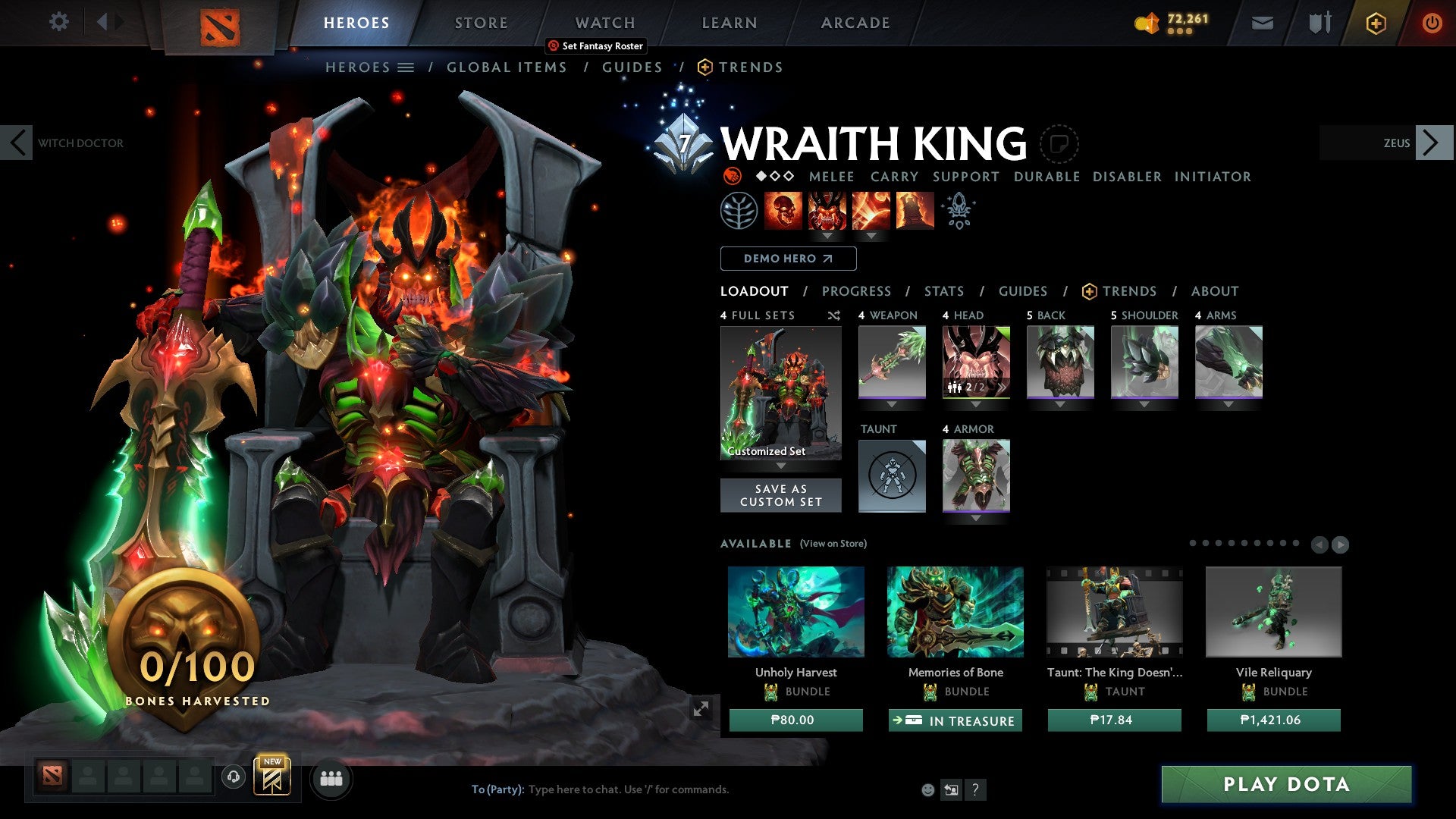Select the Unholy Harvest bundle thumbnail
Screen dimensions: 1456x819
click(x=795, y=613)
